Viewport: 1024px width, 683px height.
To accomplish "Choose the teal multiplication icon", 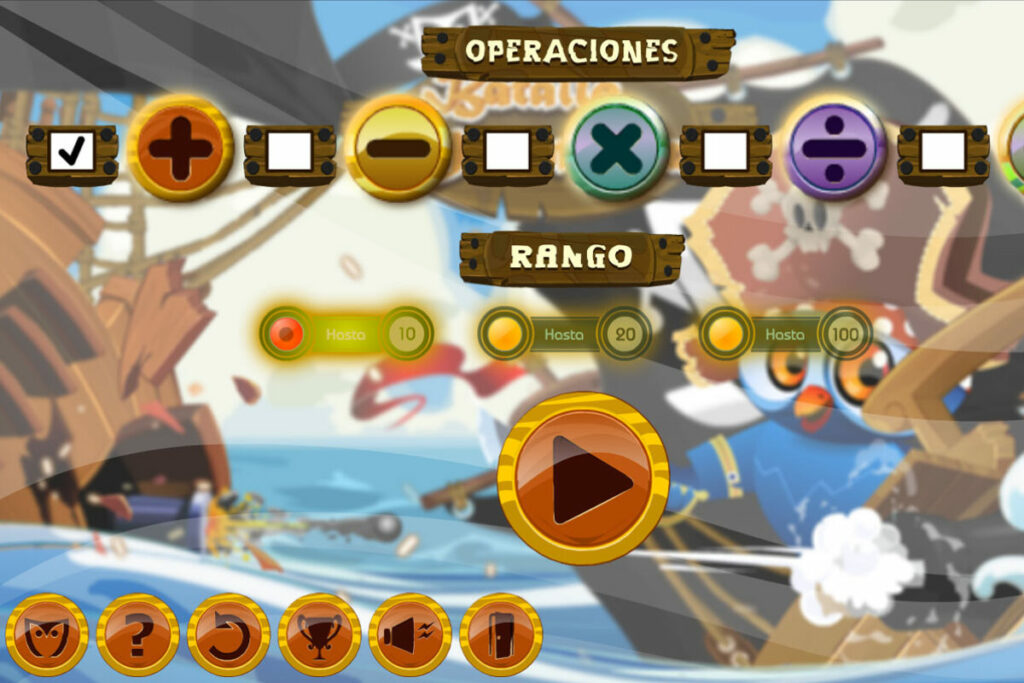I will pyautogui.click(x=617, y=148).
